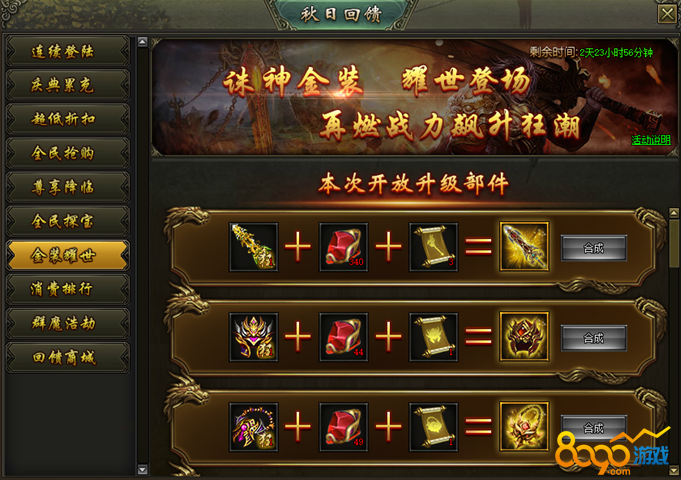Click 合成 for the golden helmet recipe
This screenshot has width=681, height=480.
pos(594,338)
